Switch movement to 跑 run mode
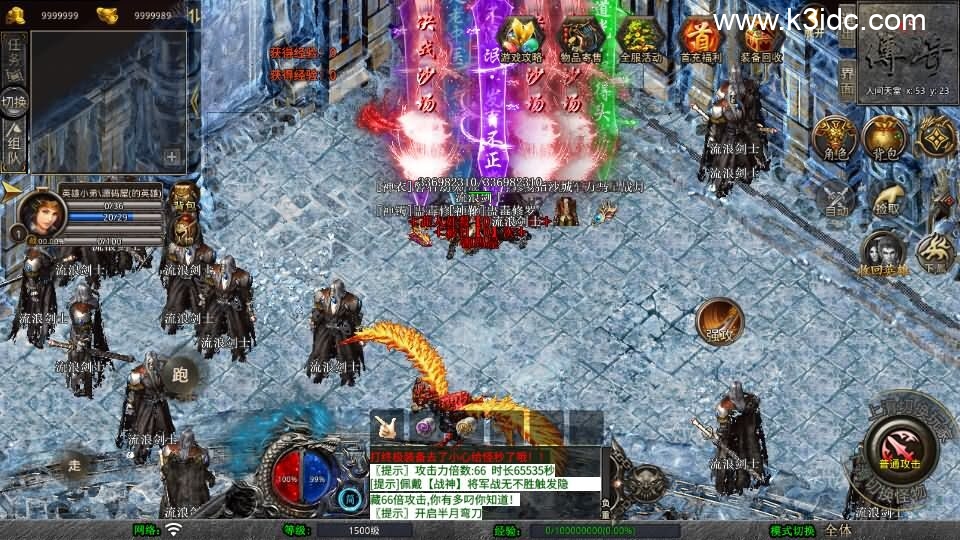The image size is (960, 540). [181, 376]
